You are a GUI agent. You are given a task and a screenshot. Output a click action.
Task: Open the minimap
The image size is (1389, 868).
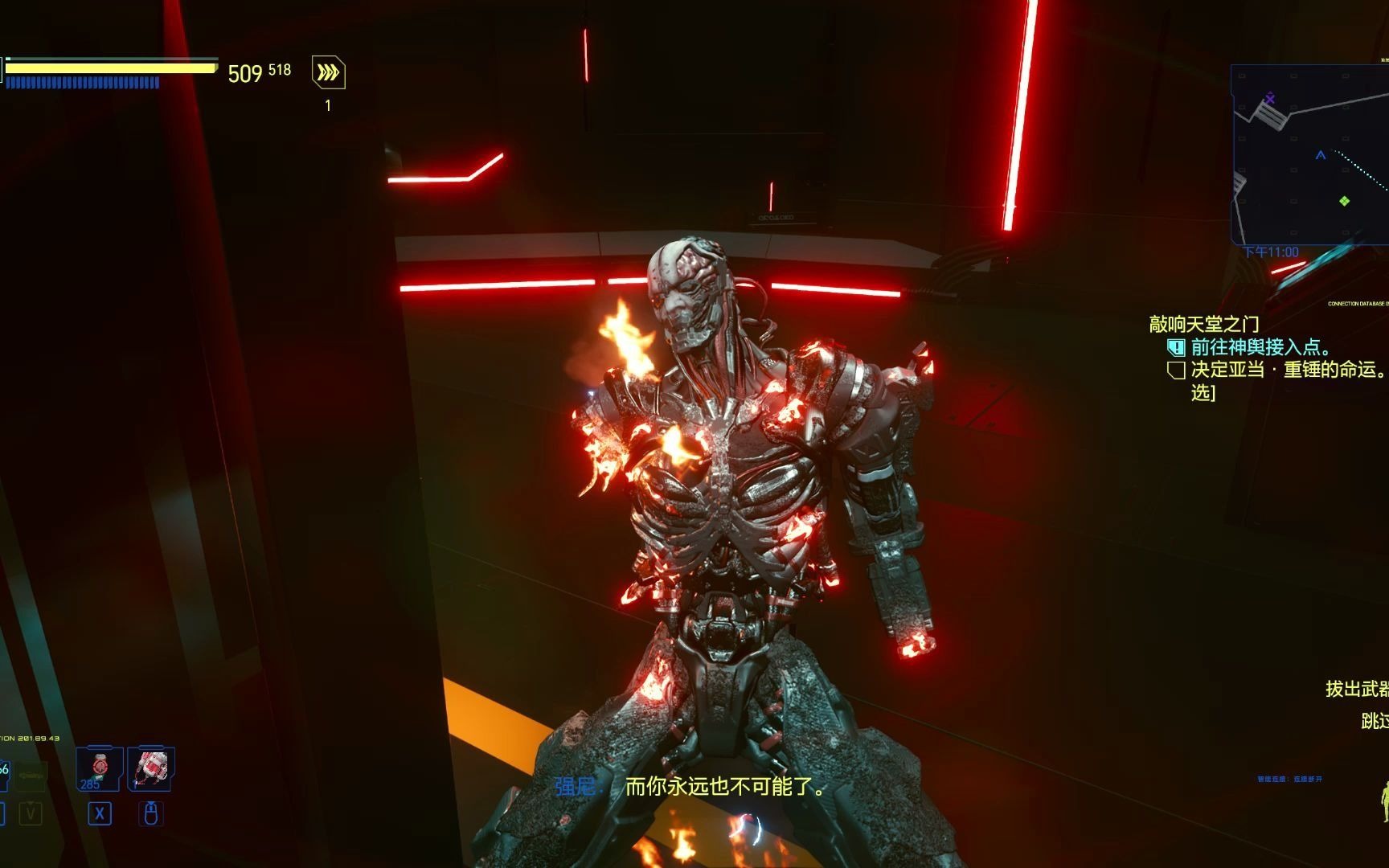pyautogui.click(x=1310, y=154)
